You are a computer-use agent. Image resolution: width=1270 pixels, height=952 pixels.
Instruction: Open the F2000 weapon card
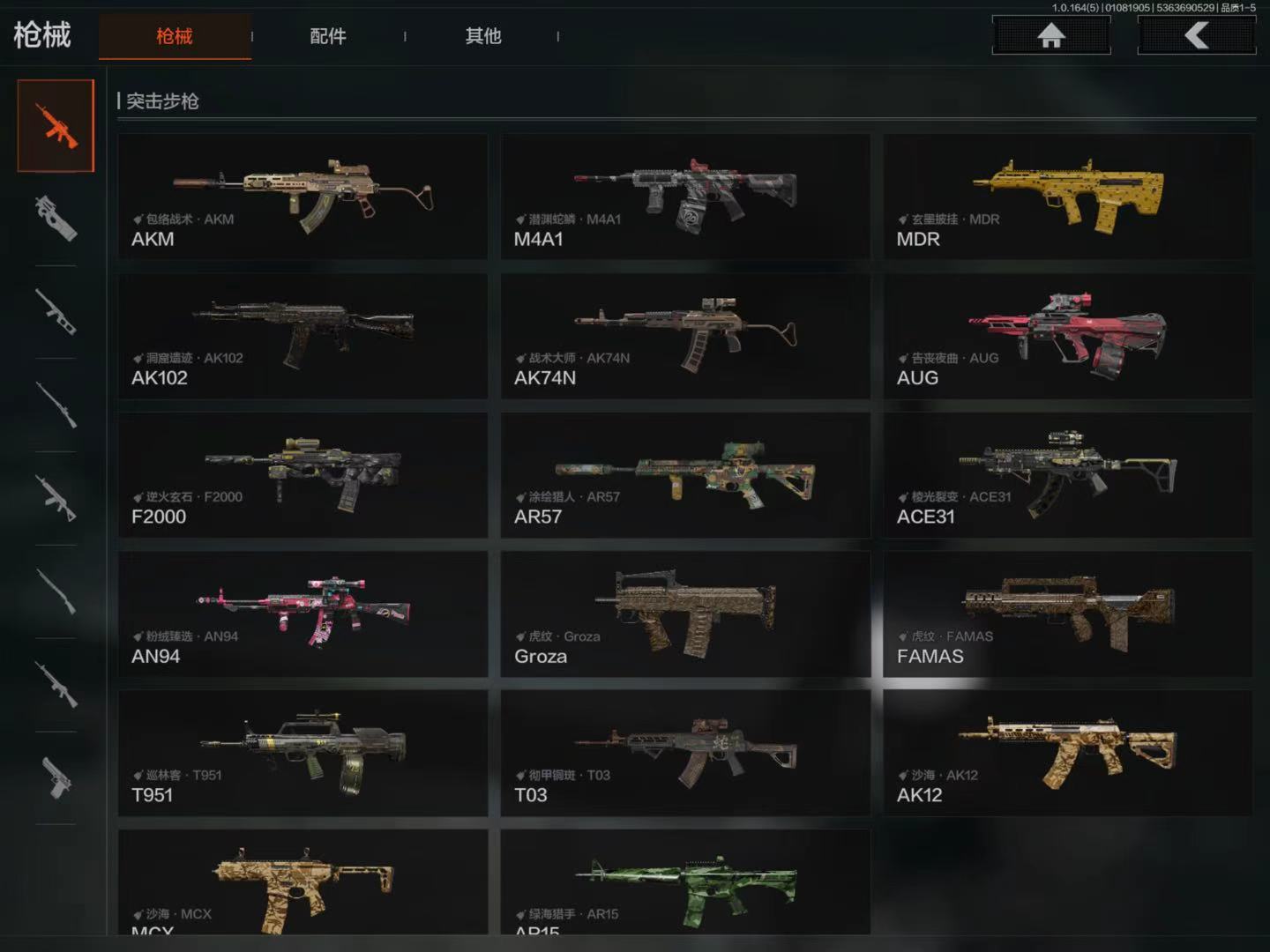point(303,475)
